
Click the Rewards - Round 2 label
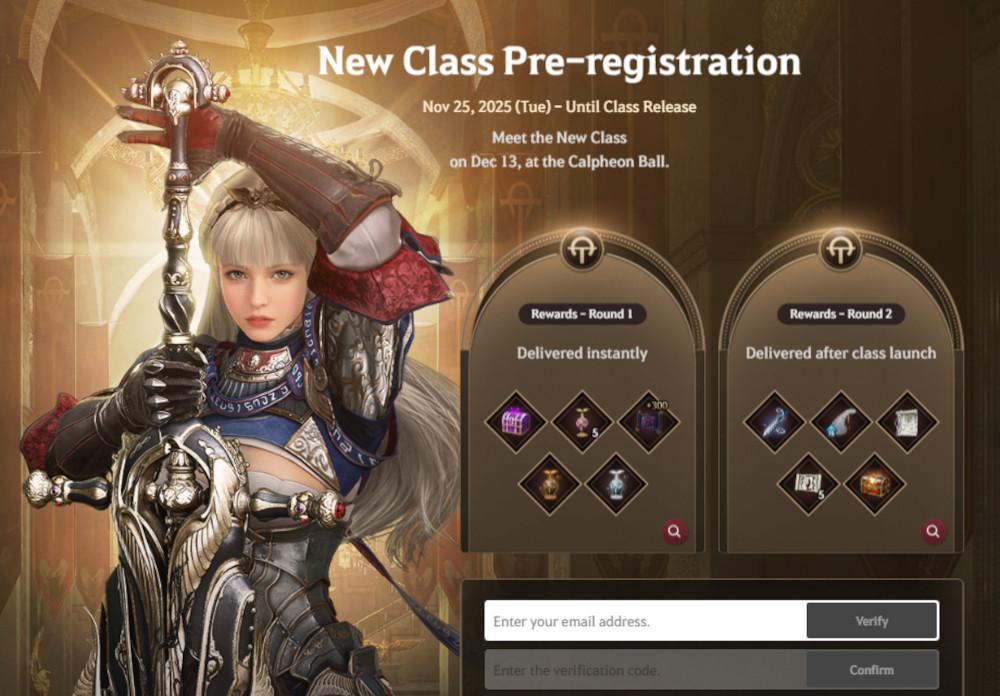[841, 314]
